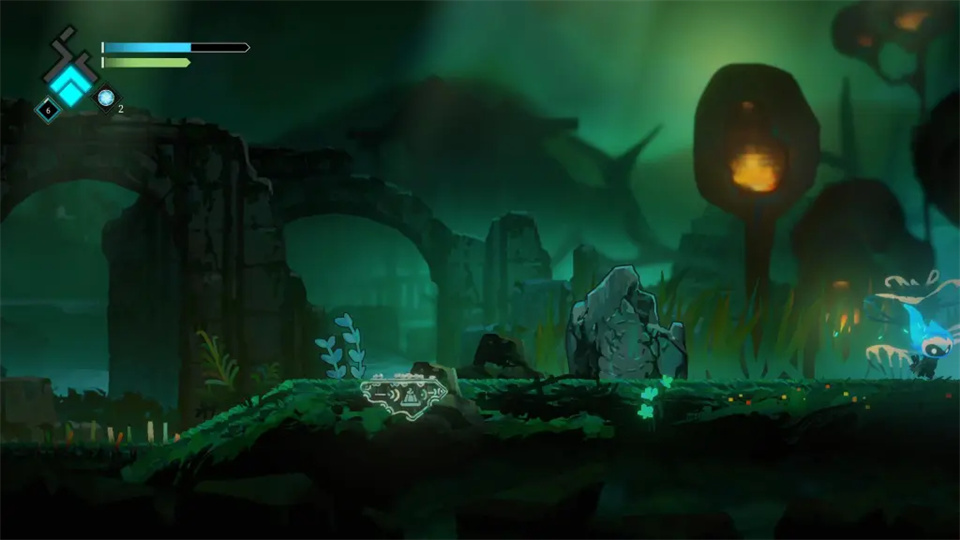This screenshot has width=960, height=540.
Task: Click the diamond slot showing number 6
Action: (x=47, y=109)
